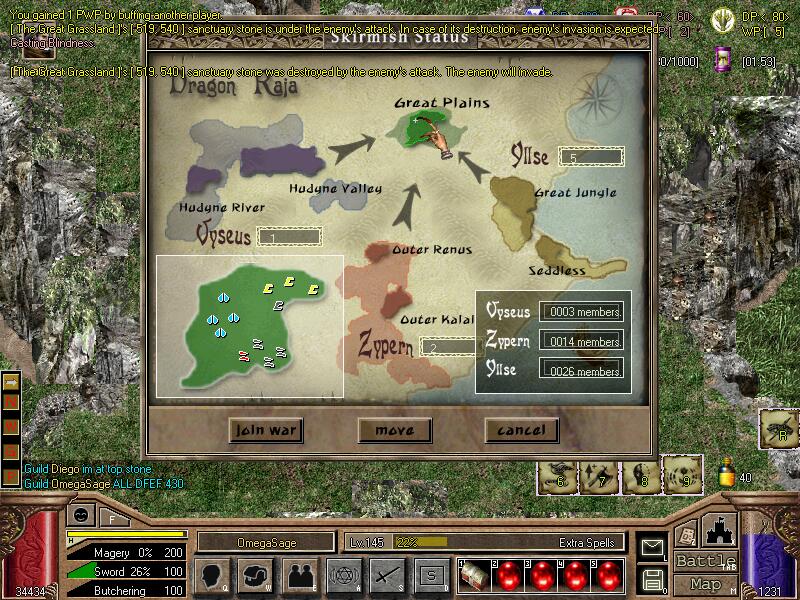
Task: Open the hexagram magic icon
Action: (343, 575)
